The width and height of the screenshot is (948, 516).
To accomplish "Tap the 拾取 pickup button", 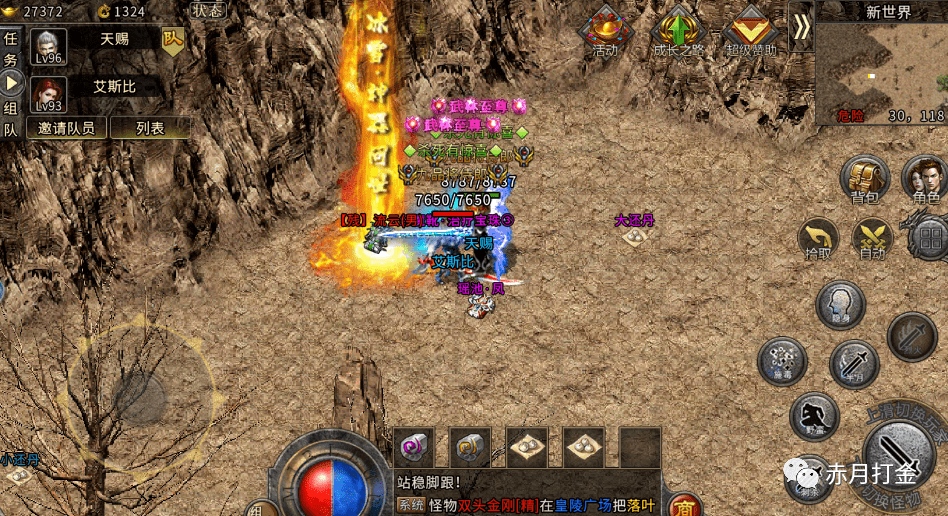I will (x=819, y=240).
